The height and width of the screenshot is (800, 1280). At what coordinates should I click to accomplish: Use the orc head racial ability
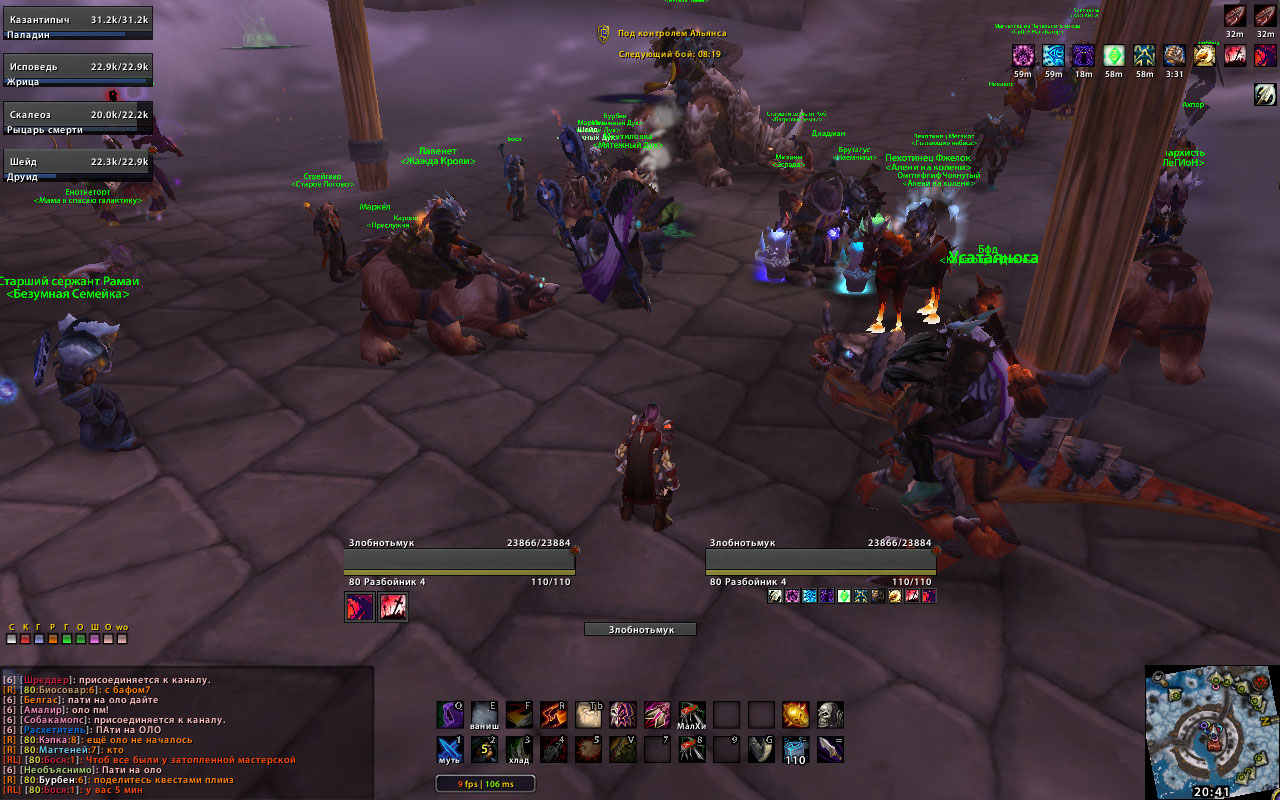pos(830,714)
